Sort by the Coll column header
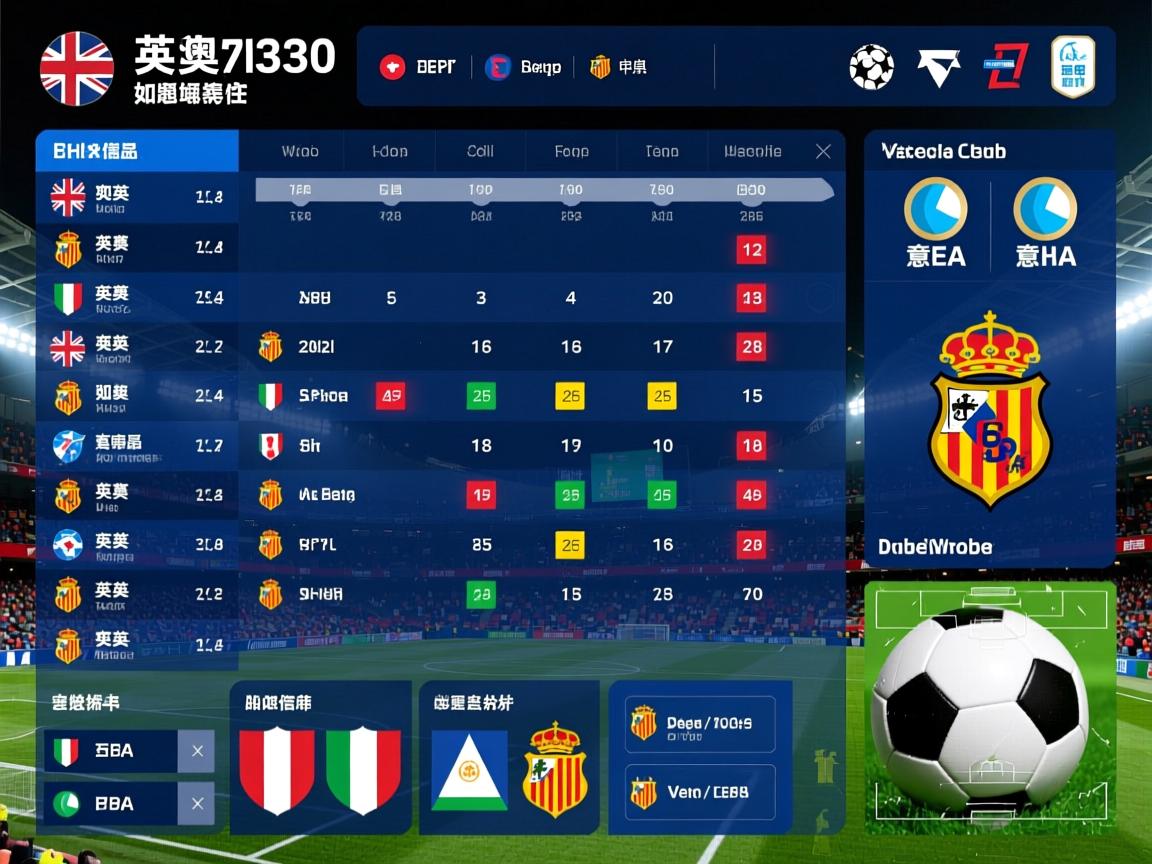This screenshot has width=1152, height=864. pos(480,151)
